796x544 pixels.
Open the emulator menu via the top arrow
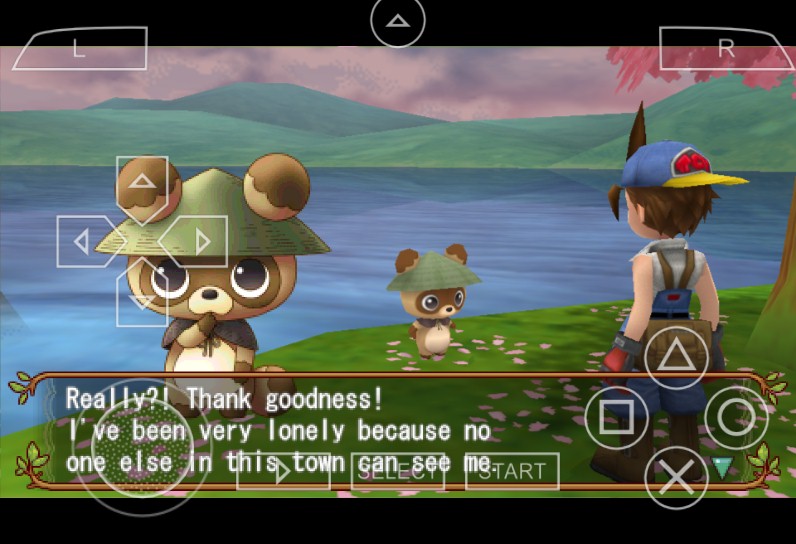[x=398, y=21]
